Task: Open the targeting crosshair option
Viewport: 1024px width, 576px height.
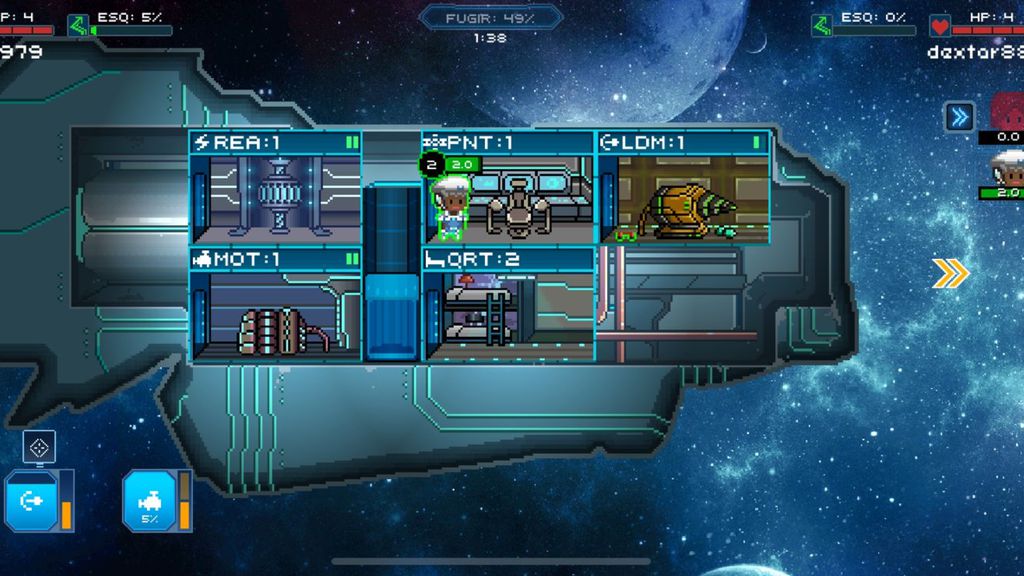Action: click(x=39, y=447)
